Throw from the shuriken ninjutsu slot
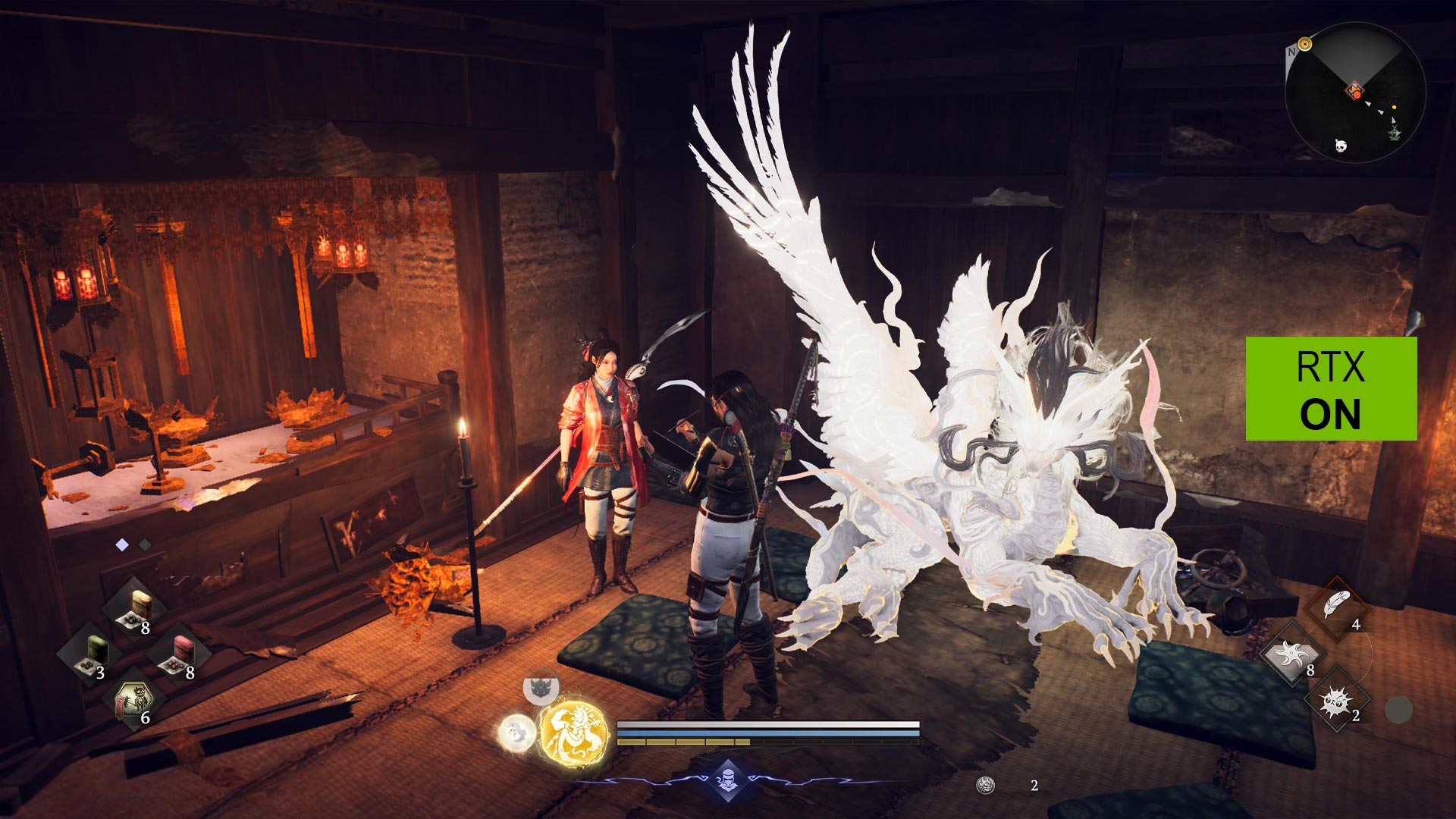Image resolution: width=1456 pixels, height=819 pixels. click(1293, 654)
